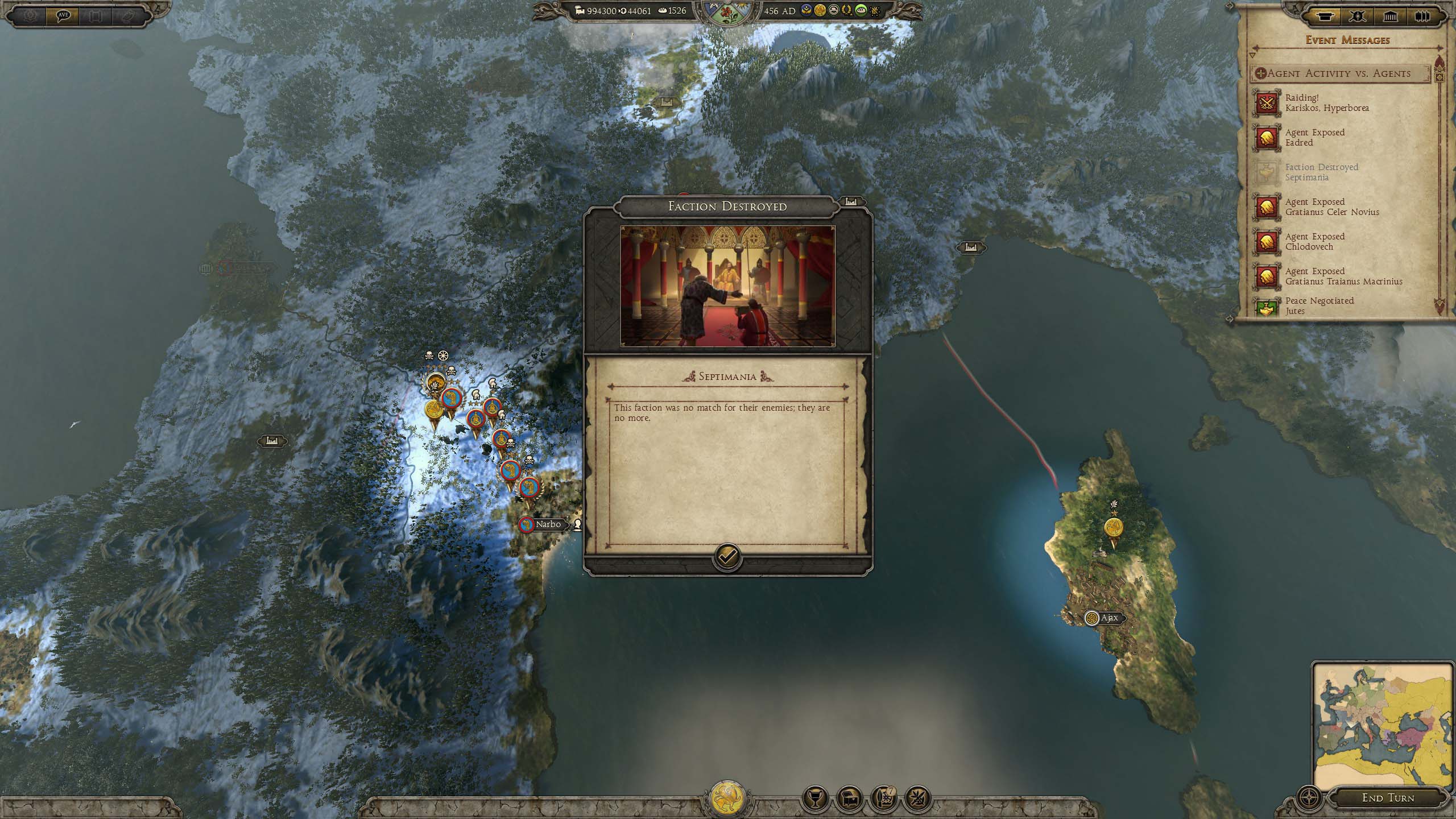This screenshot has width=1456, height=819.
Task: Switch to the Event Messages scroll tab
Action: coord(1325,16)
